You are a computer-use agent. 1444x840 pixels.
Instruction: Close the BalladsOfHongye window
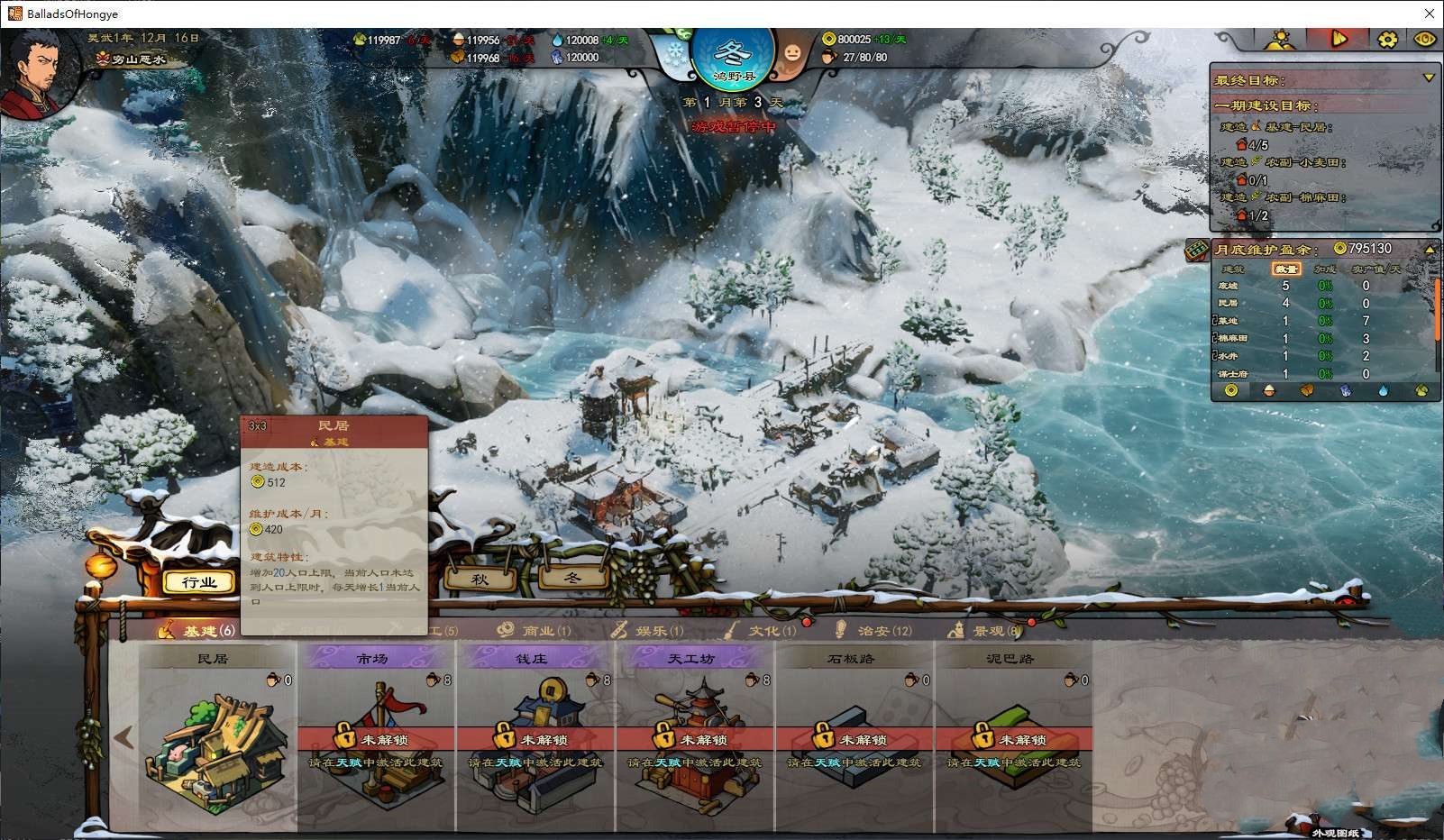coord(1429,14)
